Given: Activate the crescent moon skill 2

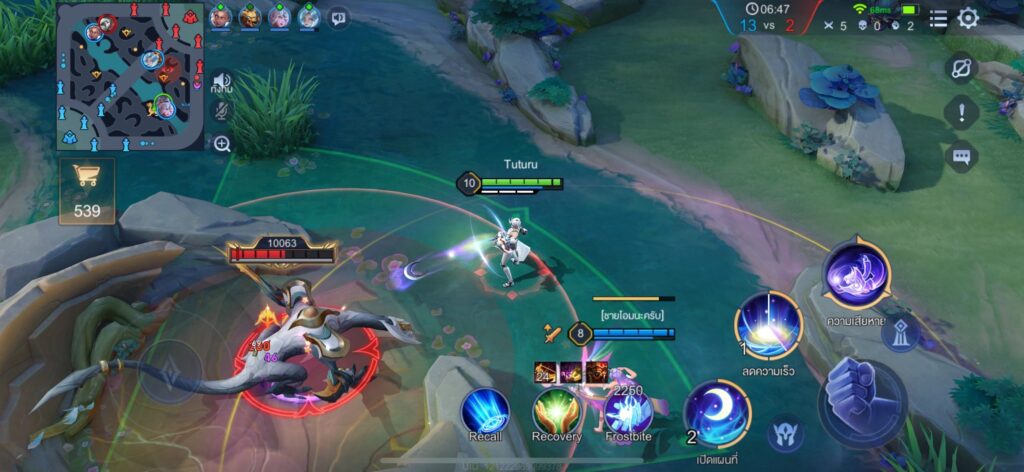Looking at the screenshot, I should pos(718,414).
